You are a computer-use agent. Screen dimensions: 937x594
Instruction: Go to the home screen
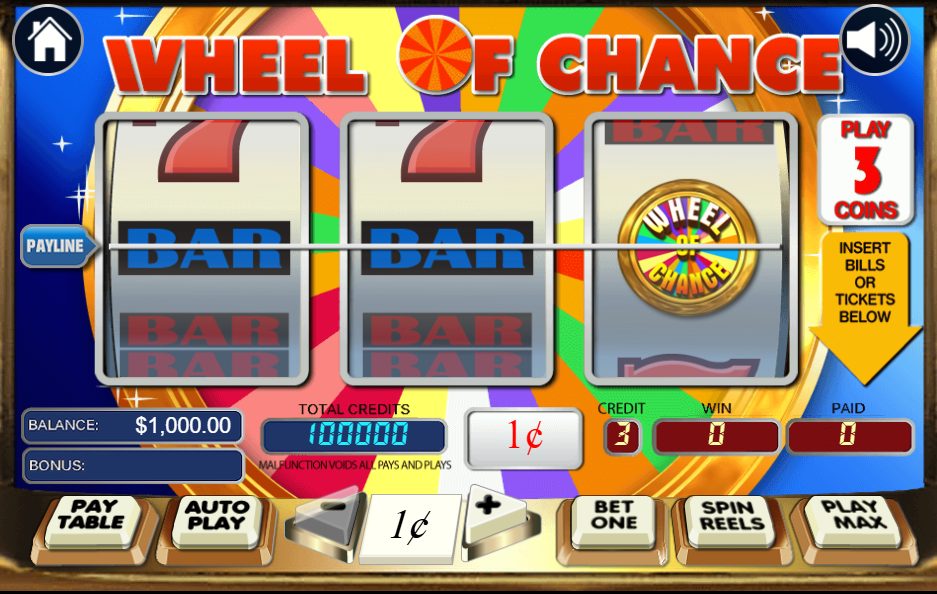tap(48, 40)
